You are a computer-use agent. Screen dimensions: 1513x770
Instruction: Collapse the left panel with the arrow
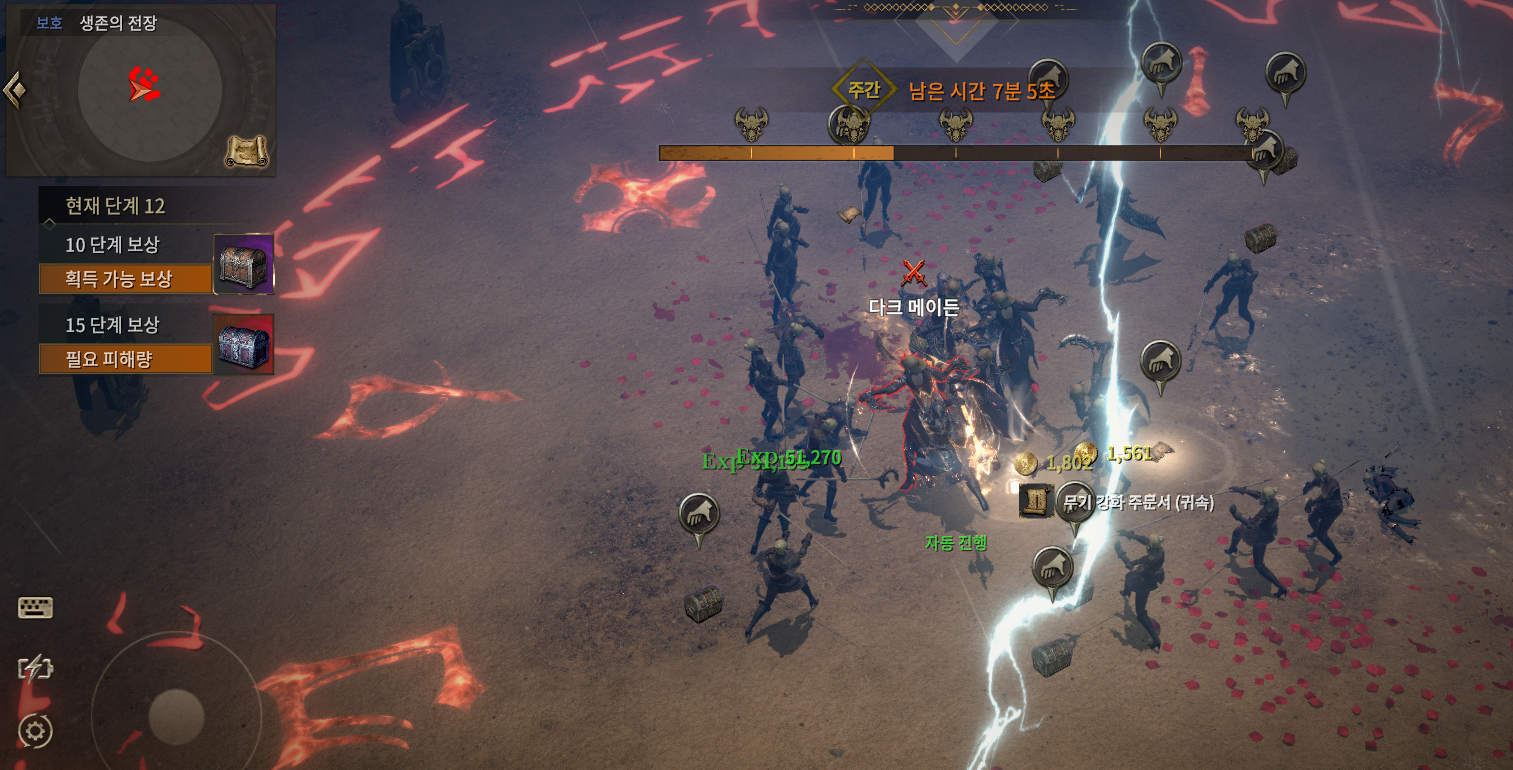click(x=14, y=90)
